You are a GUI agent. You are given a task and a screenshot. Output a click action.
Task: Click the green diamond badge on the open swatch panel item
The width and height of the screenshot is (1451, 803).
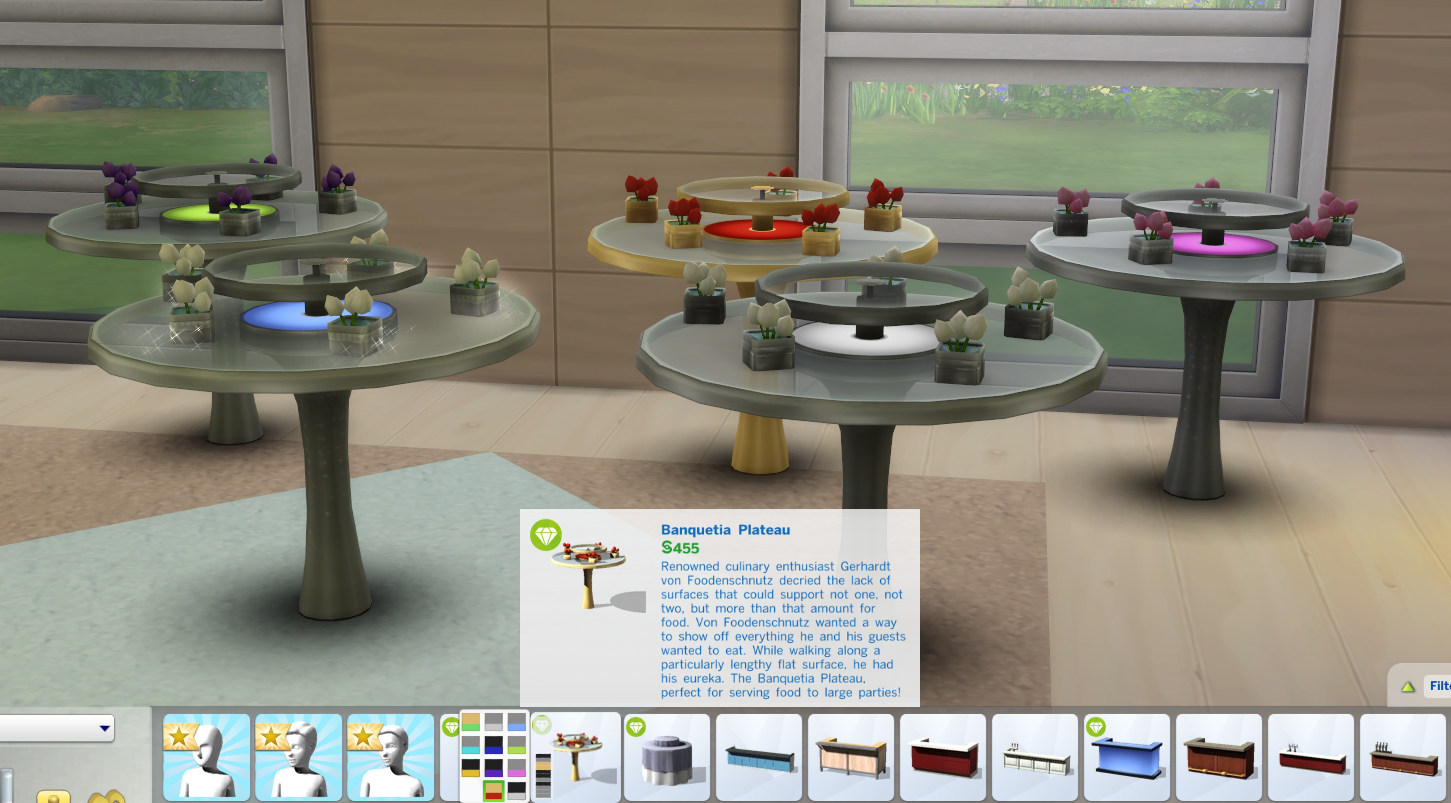pos(542,726)
